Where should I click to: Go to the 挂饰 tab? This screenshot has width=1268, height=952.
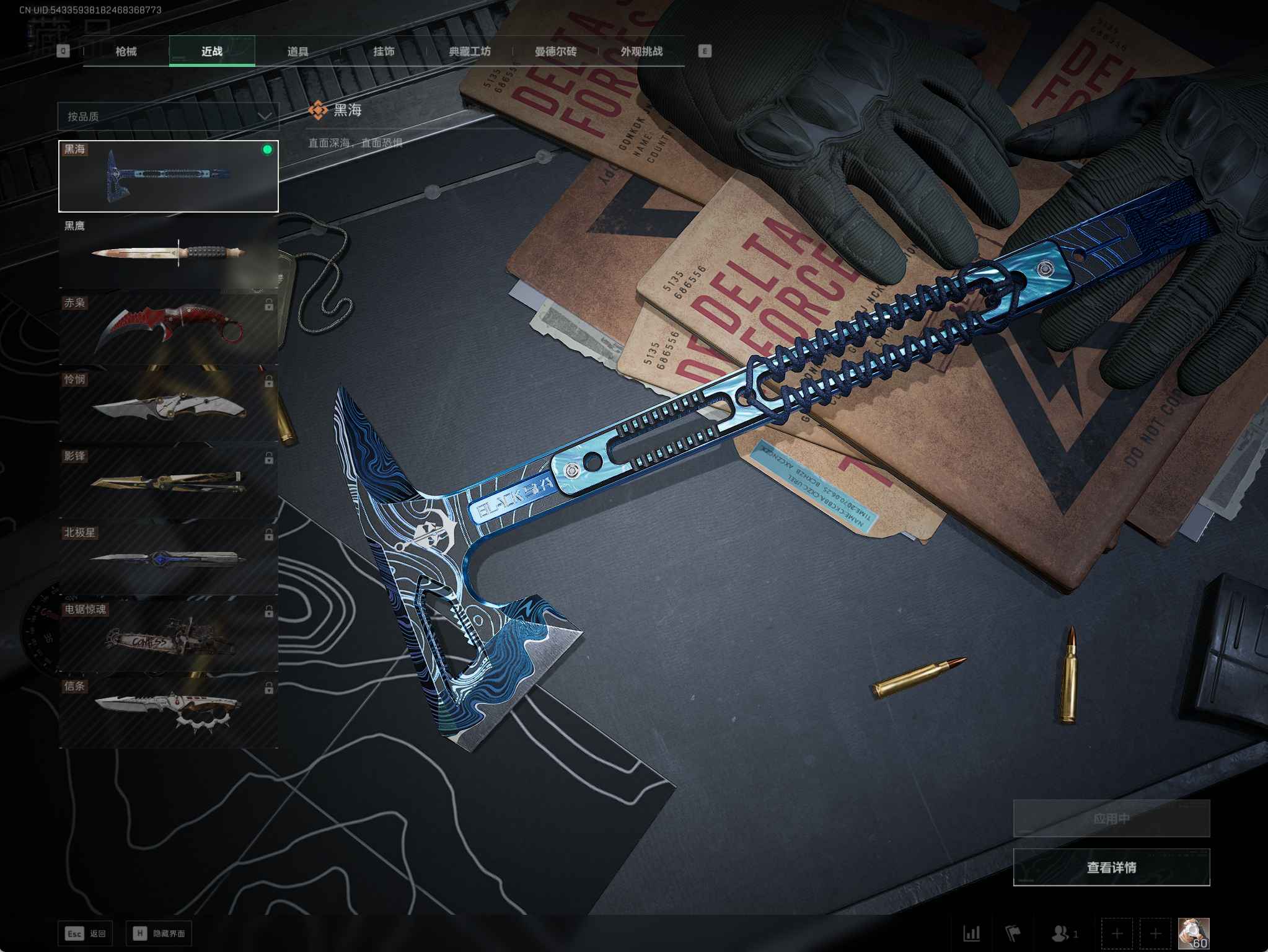(384, 51)
